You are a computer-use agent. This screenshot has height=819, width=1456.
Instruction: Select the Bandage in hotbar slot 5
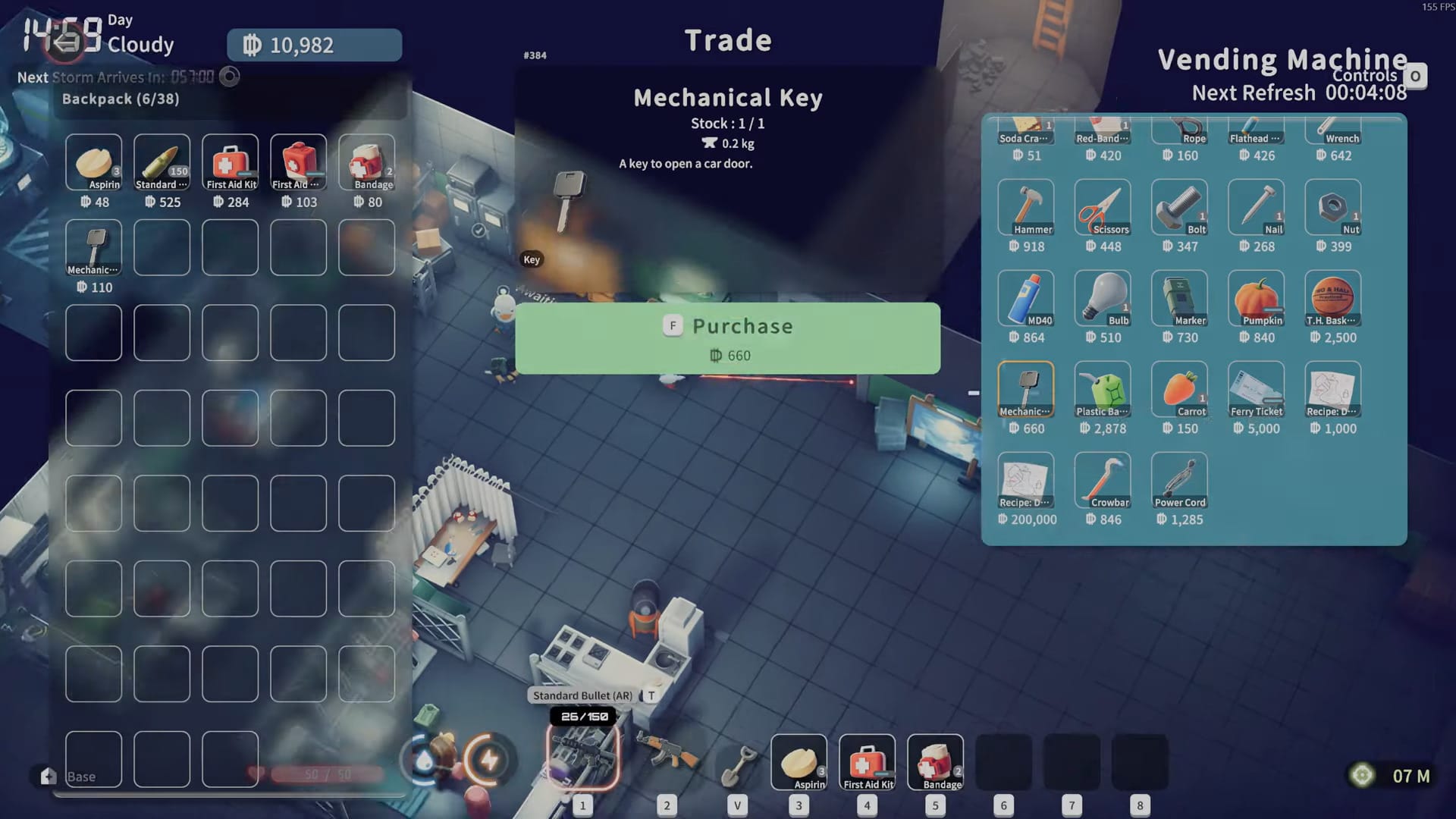(935, 762)
